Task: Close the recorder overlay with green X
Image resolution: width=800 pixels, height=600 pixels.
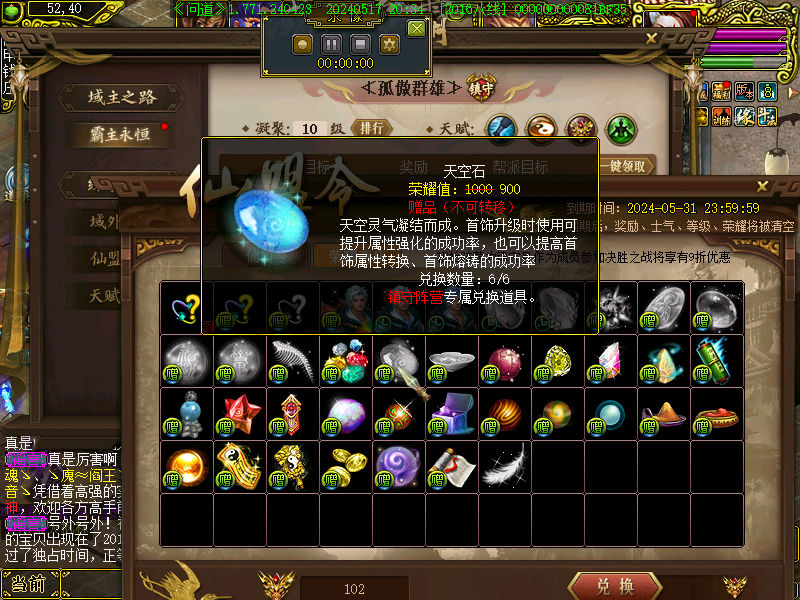Action: (x=416, y=29)
